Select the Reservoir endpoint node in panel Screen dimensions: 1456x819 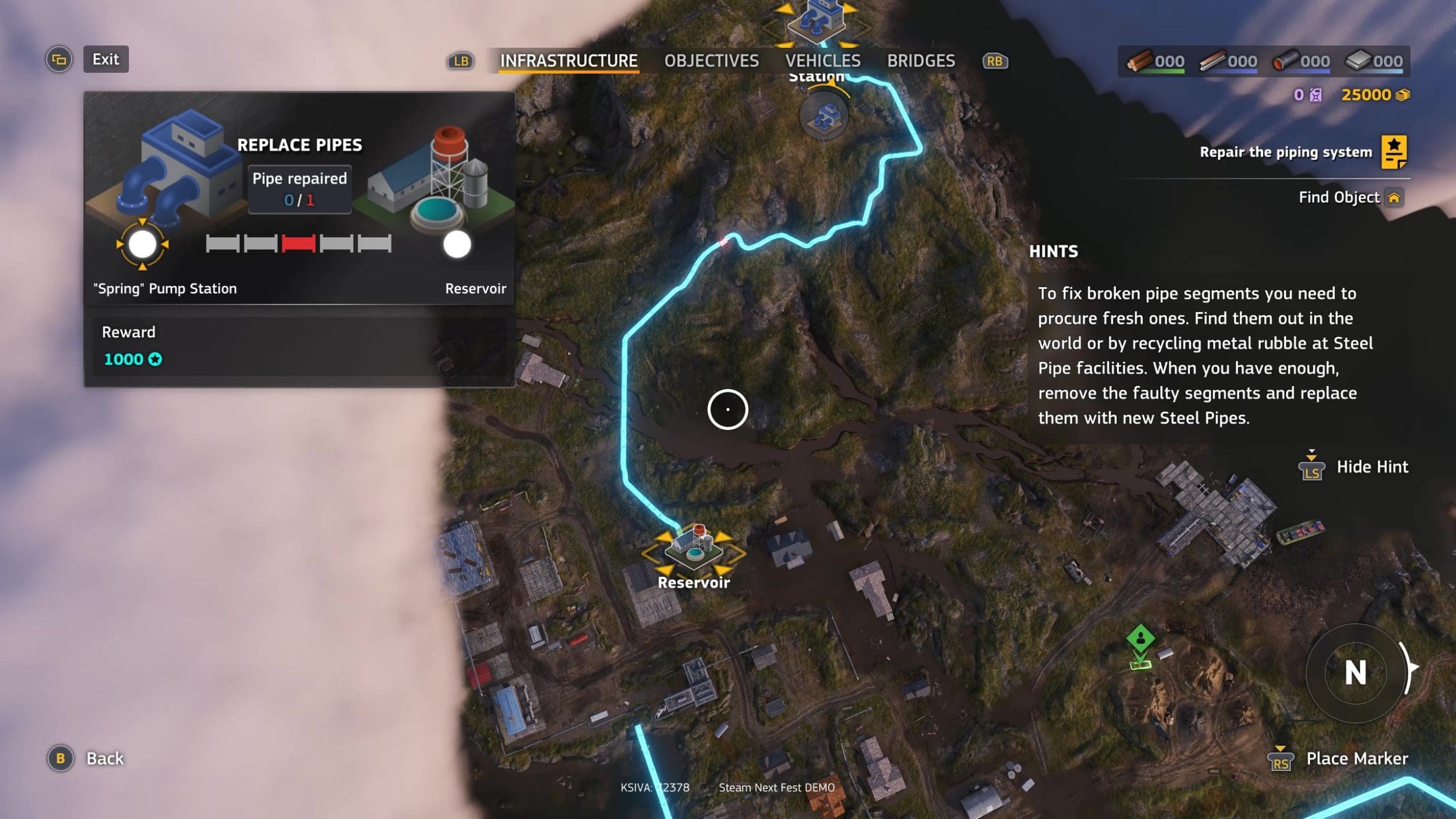(x=457, y=244)
